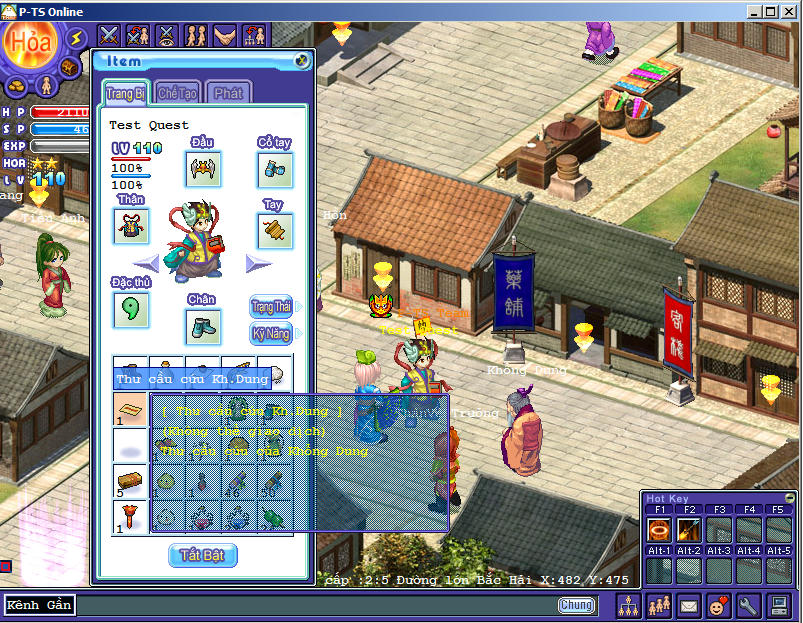Select the Đầu head equipment slot
This screenshot has height=623, width=803.
[x=203, y=169]
